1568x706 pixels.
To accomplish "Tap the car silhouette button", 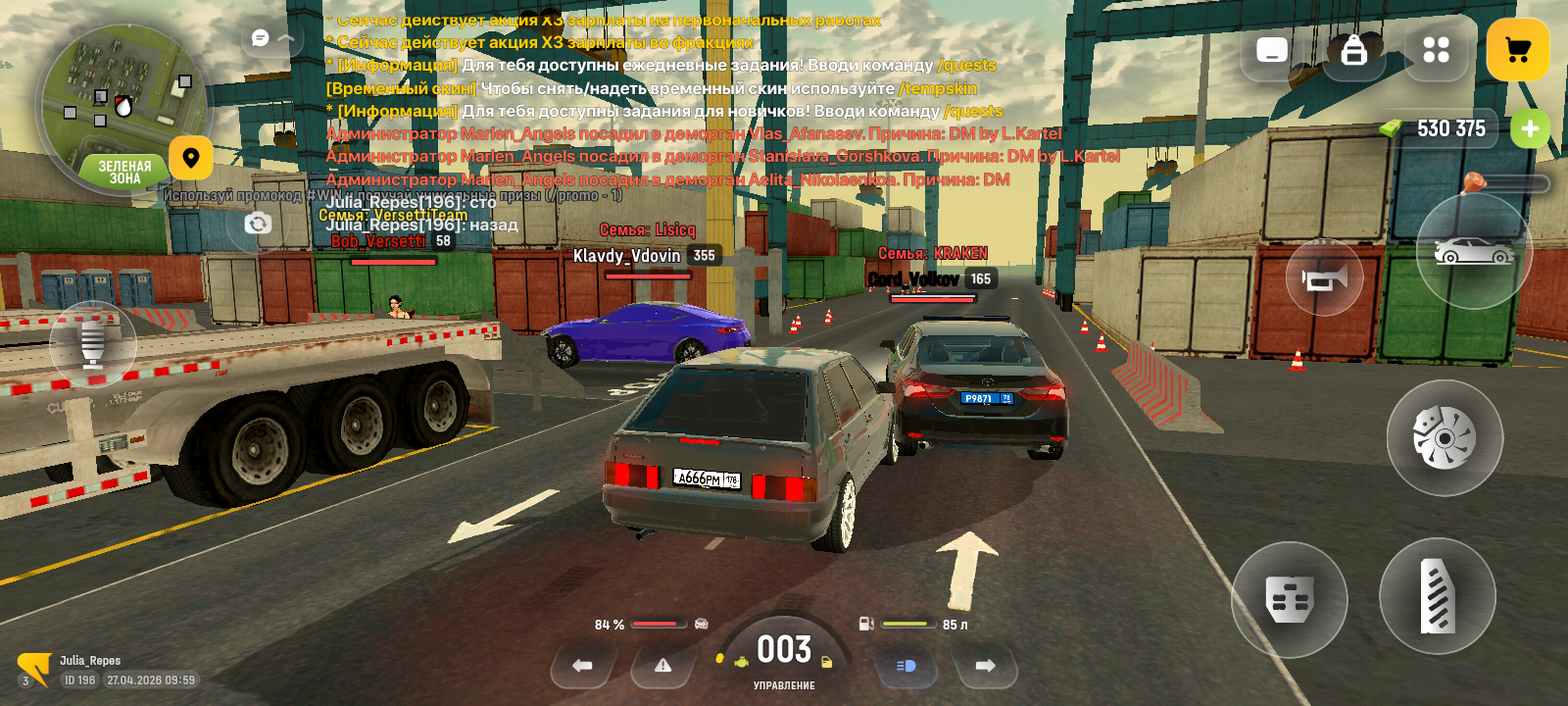I will point(1473,252).
